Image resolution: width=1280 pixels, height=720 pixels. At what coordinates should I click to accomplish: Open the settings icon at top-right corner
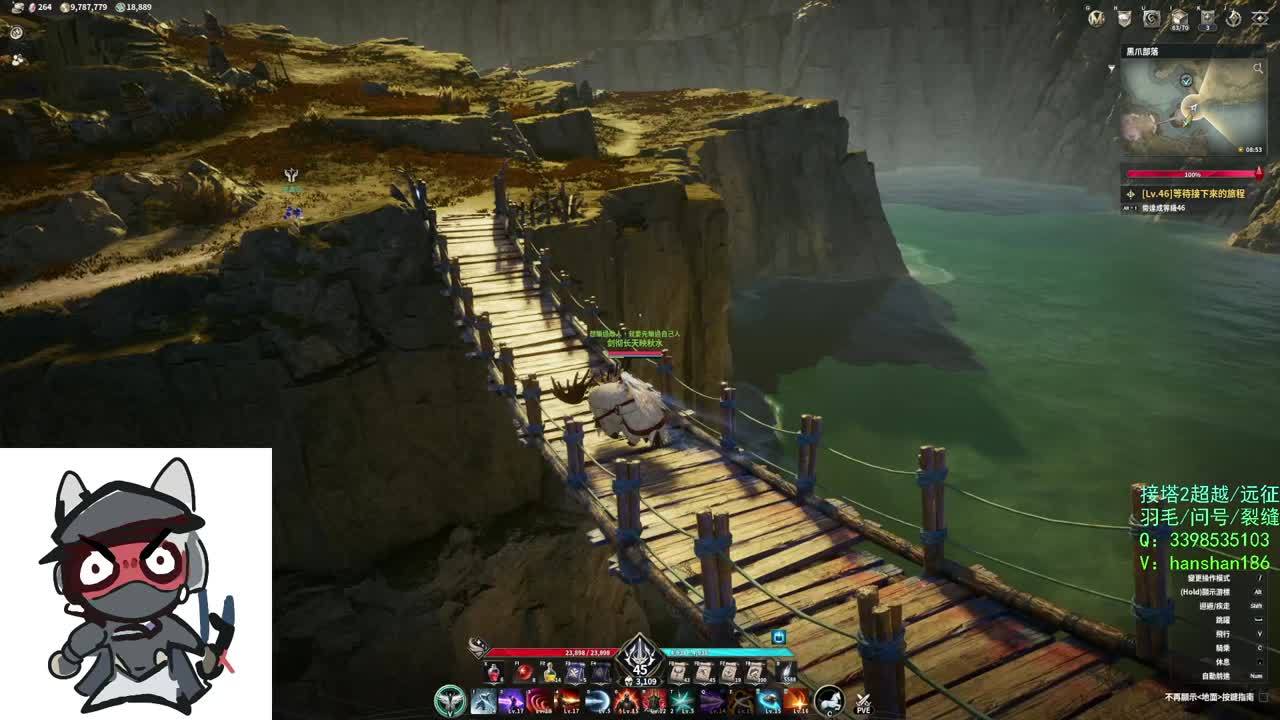(x=1260, y=18)
